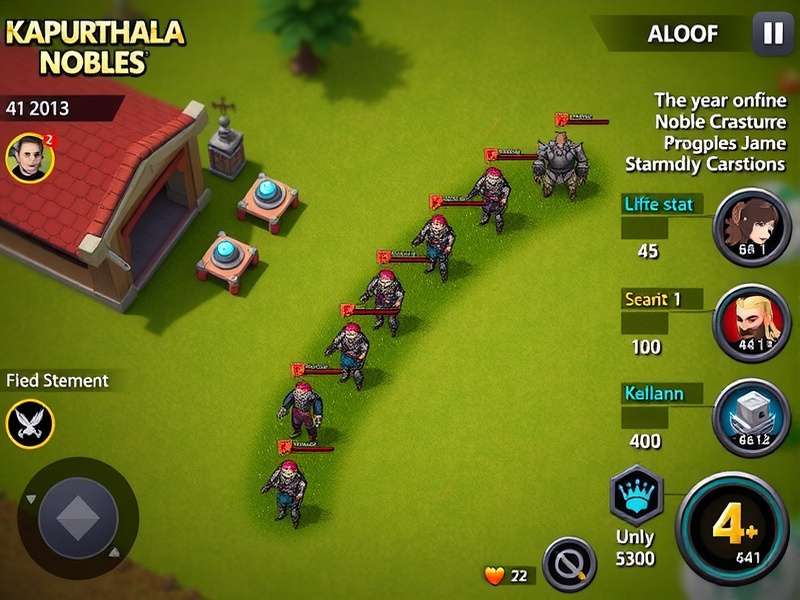This screenshot has width=800, height=600.
Task: Pause the game with the pause button
Action: coord(772,33)
